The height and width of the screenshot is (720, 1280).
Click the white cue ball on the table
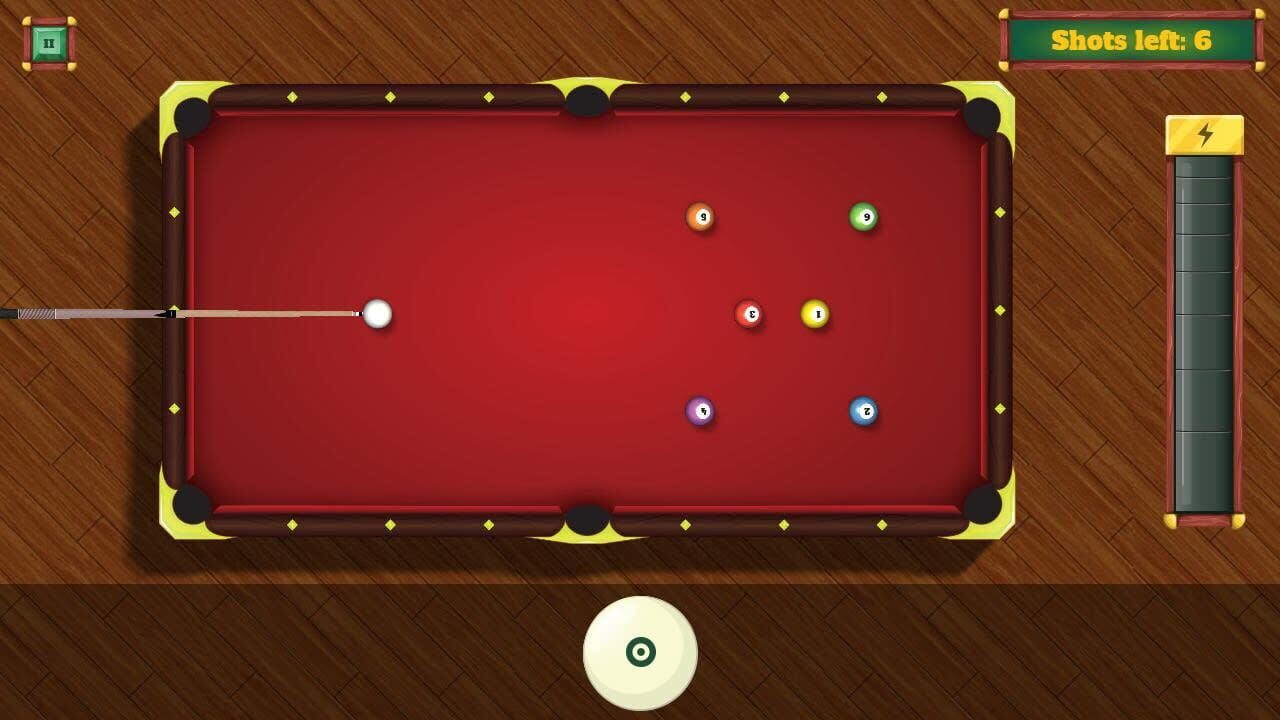(378, 314)
